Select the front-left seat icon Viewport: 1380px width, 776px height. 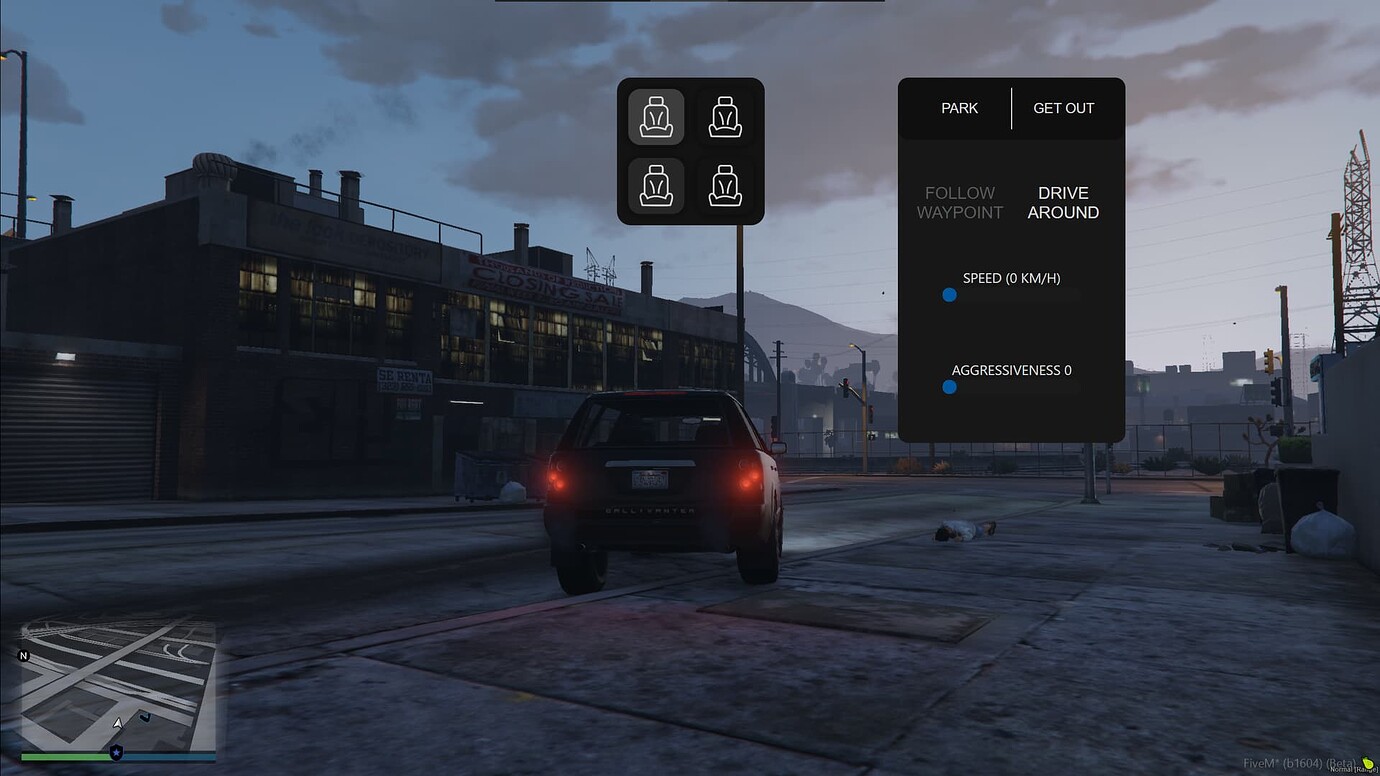(x=656, y=117)
